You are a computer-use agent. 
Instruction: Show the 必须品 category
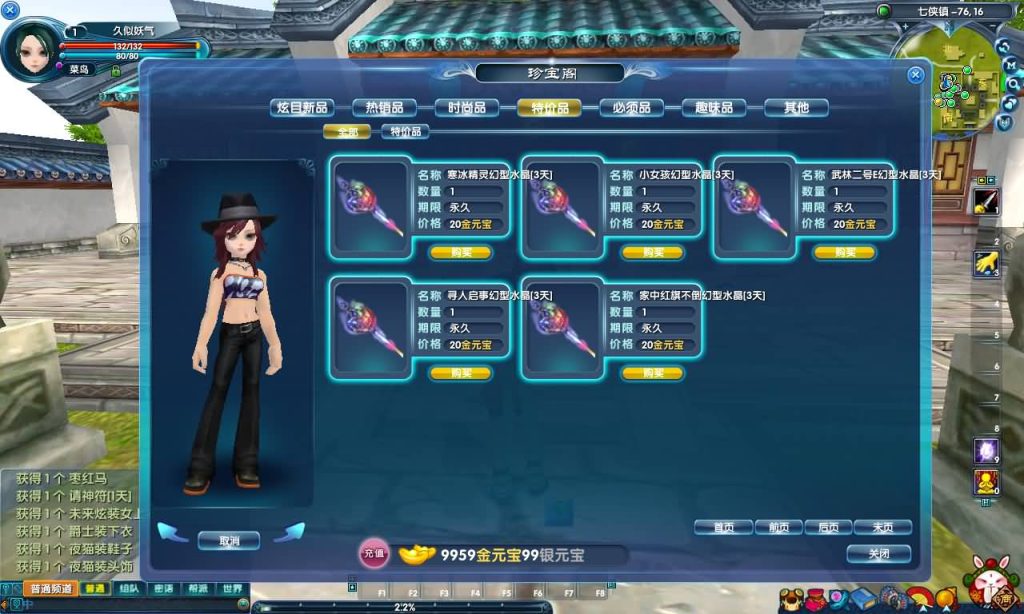pyautogui.click(x=631, y=108)
